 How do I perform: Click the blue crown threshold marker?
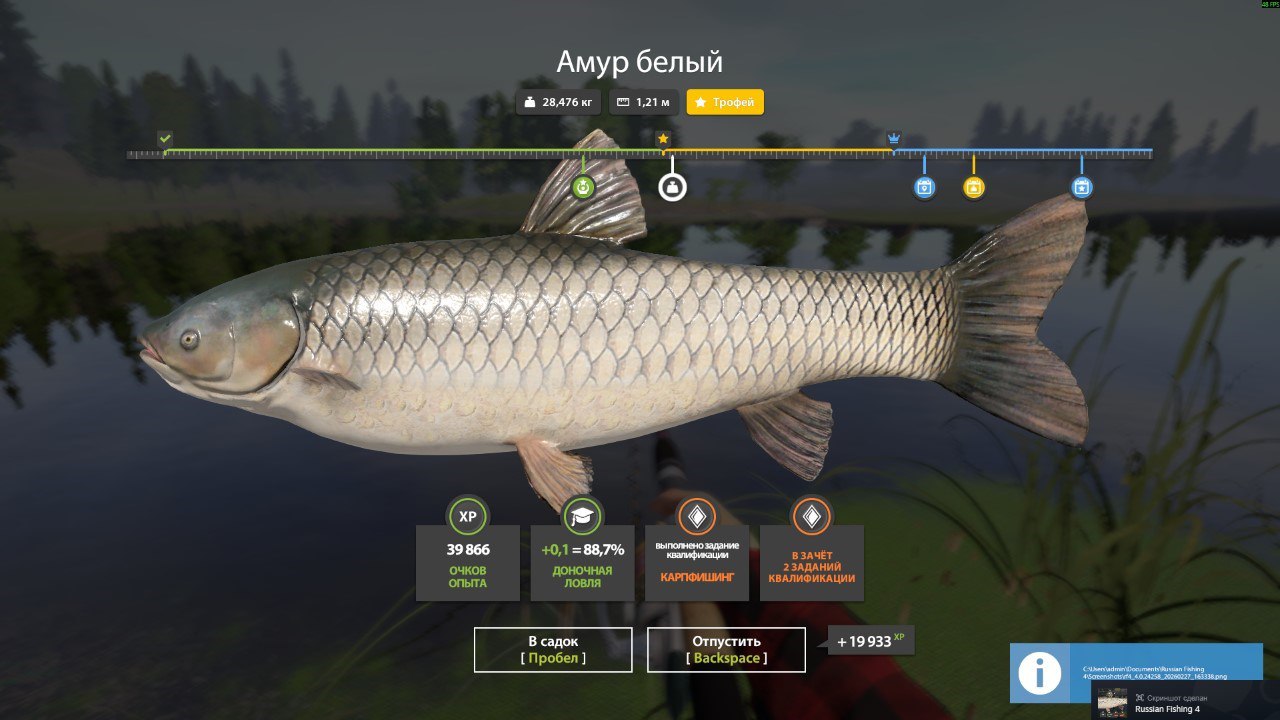click(x=894, y=138)
